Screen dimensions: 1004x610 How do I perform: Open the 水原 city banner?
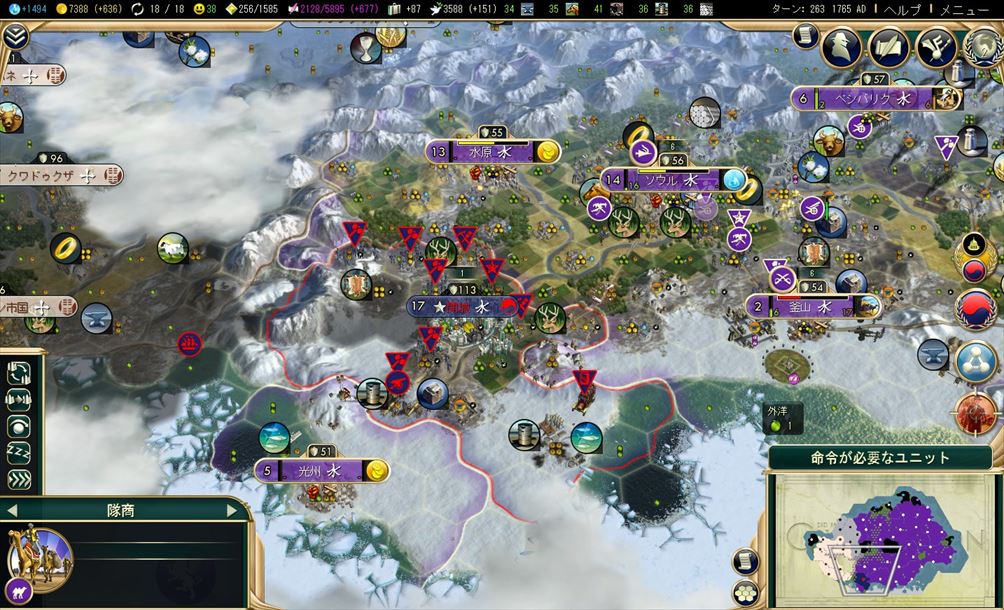pos(490,152)
